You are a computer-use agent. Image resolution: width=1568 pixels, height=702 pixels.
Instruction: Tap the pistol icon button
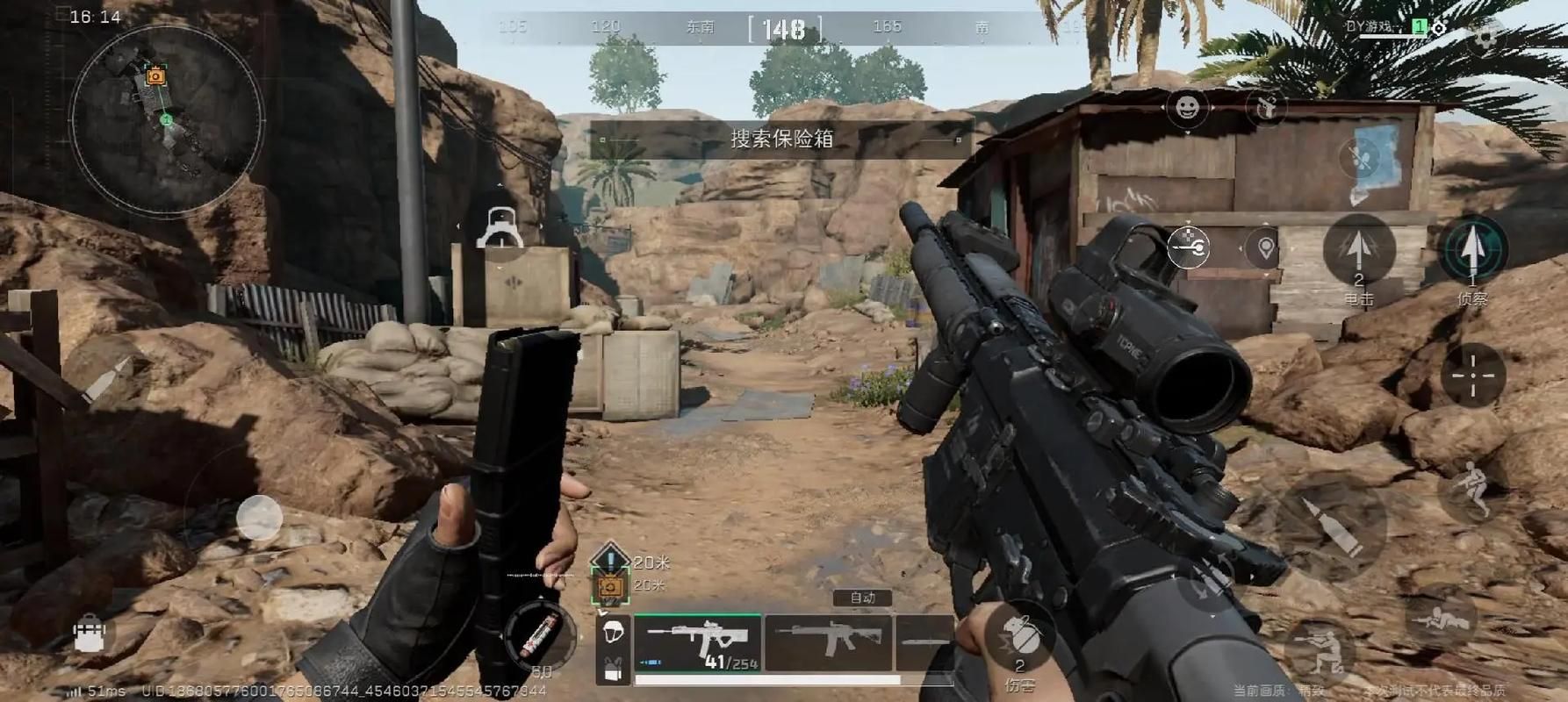click(x=1265, y=109)
